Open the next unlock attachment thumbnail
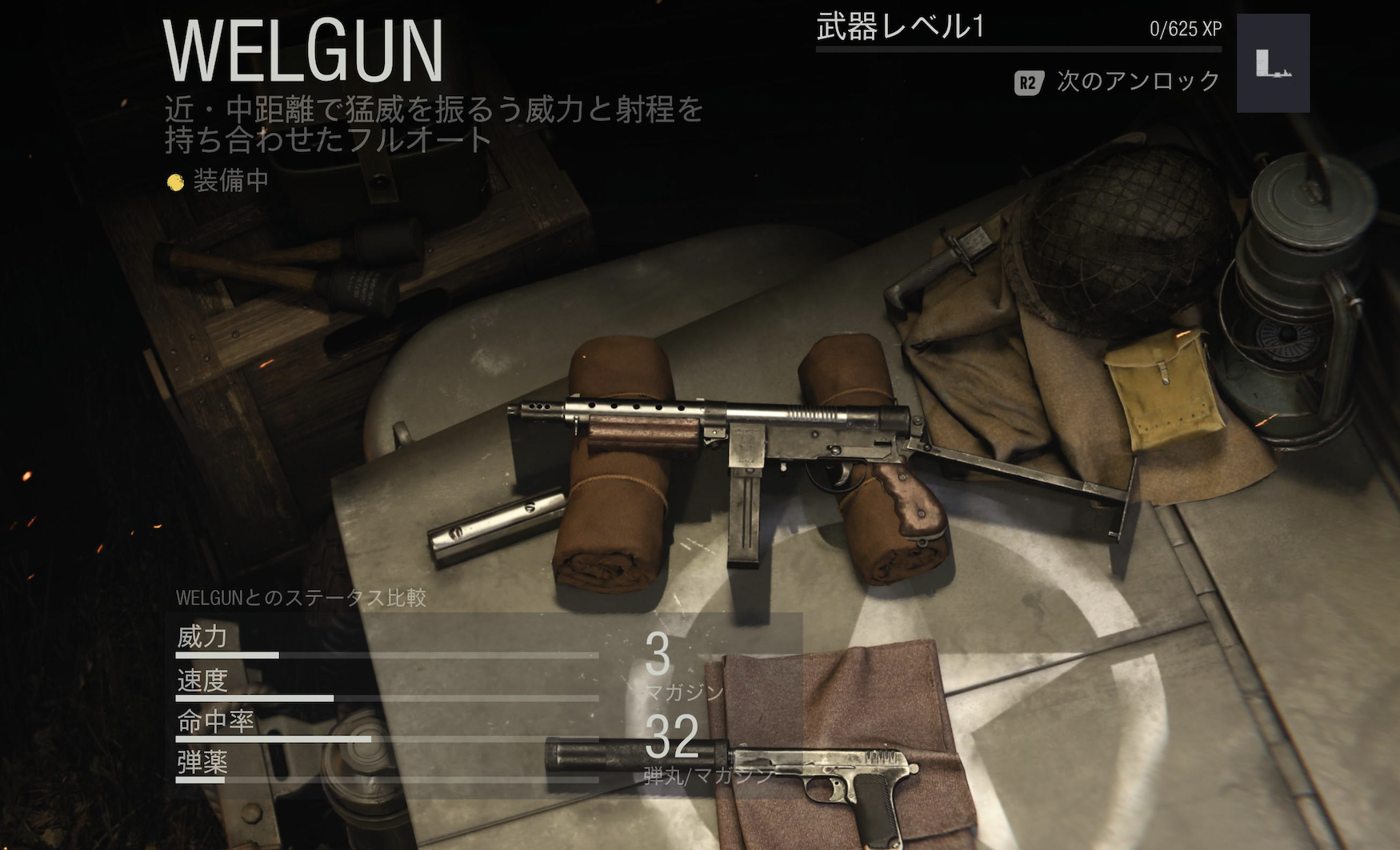Viewport: 1400px width, 850px height. pyautogui.click(x=1273, y=63)
